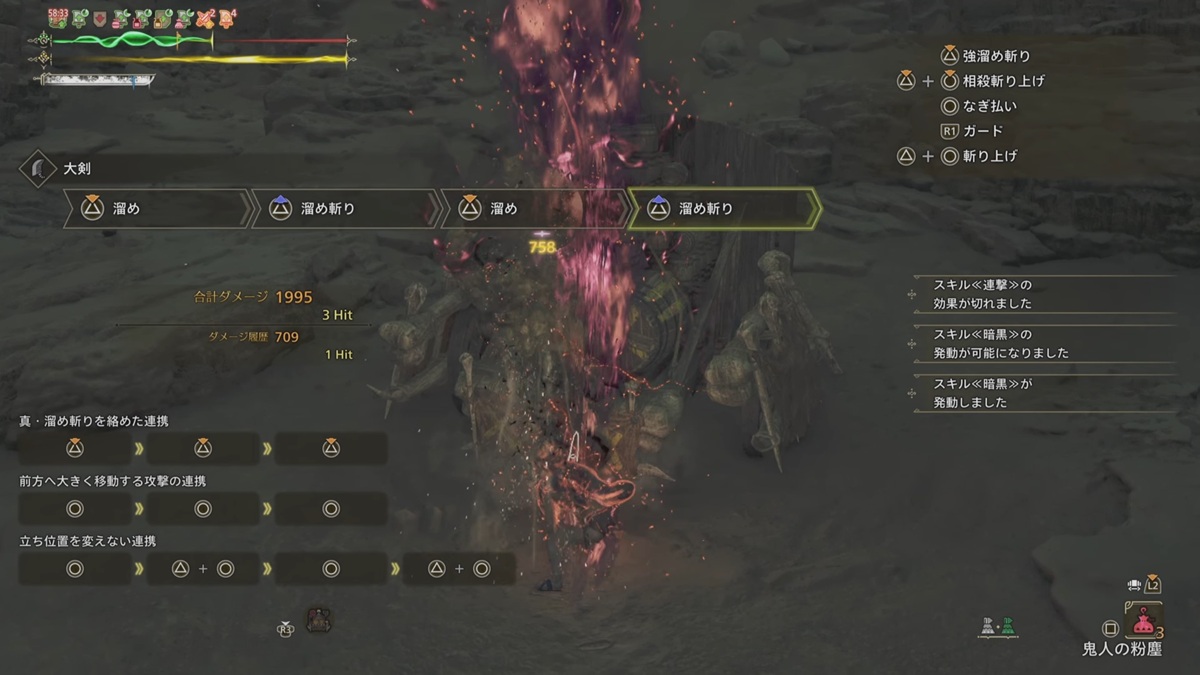Image resolution: width=1200 pixels, height=675 pixels.
Task: Click the training dummy icon near the bottom
Action: point(320,620)
